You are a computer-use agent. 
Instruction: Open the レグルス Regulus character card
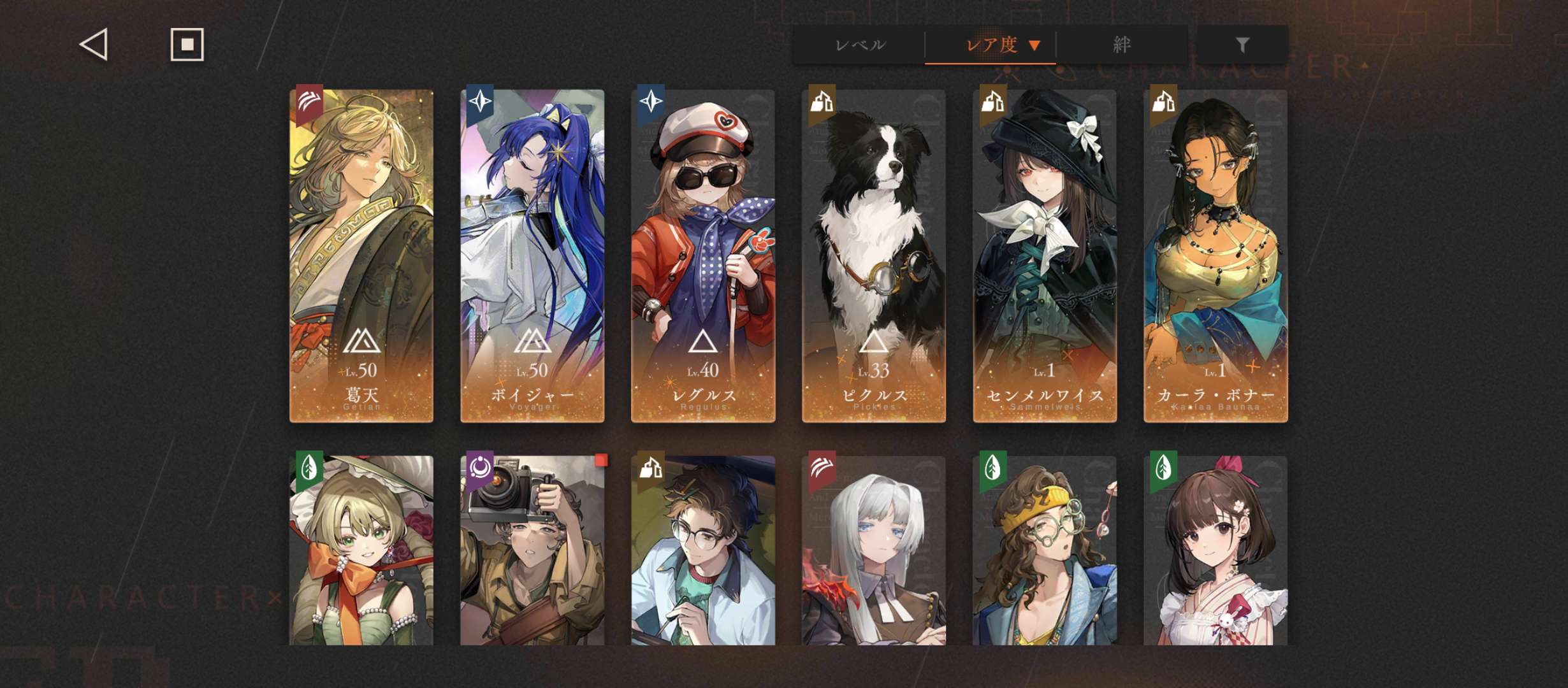[703, 256]
